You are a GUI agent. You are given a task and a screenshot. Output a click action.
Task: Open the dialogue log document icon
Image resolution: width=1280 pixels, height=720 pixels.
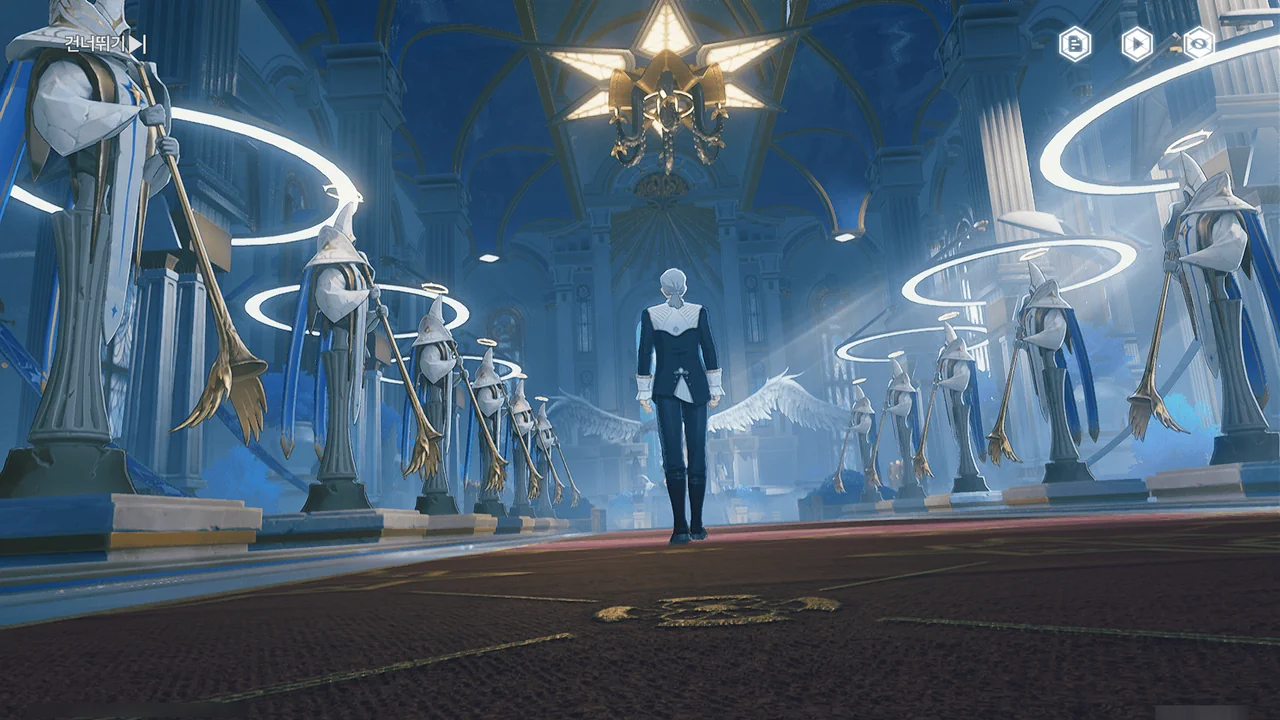(x=1075, y=43)
